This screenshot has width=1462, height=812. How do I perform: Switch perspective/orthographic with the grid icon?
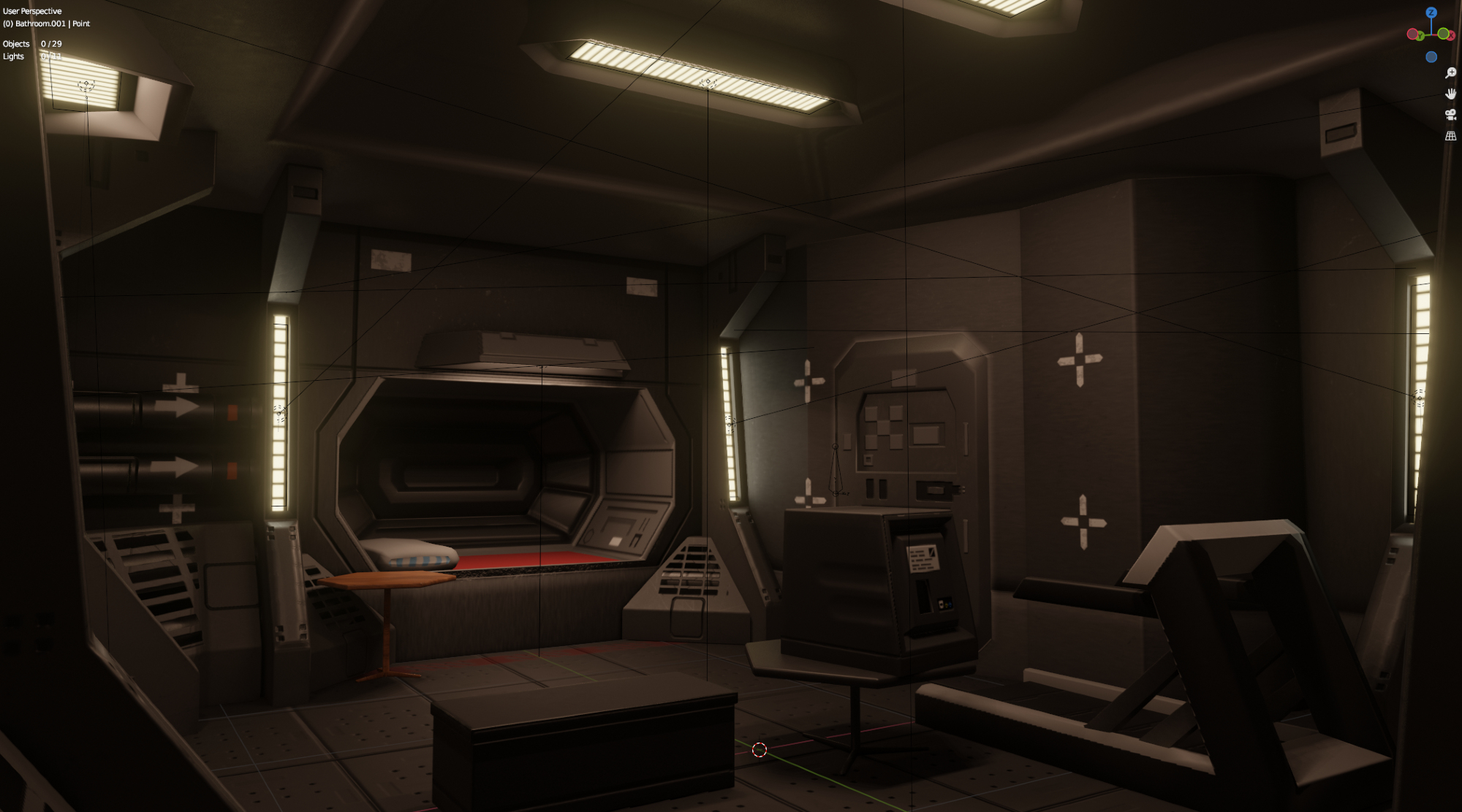[1451, 136]
